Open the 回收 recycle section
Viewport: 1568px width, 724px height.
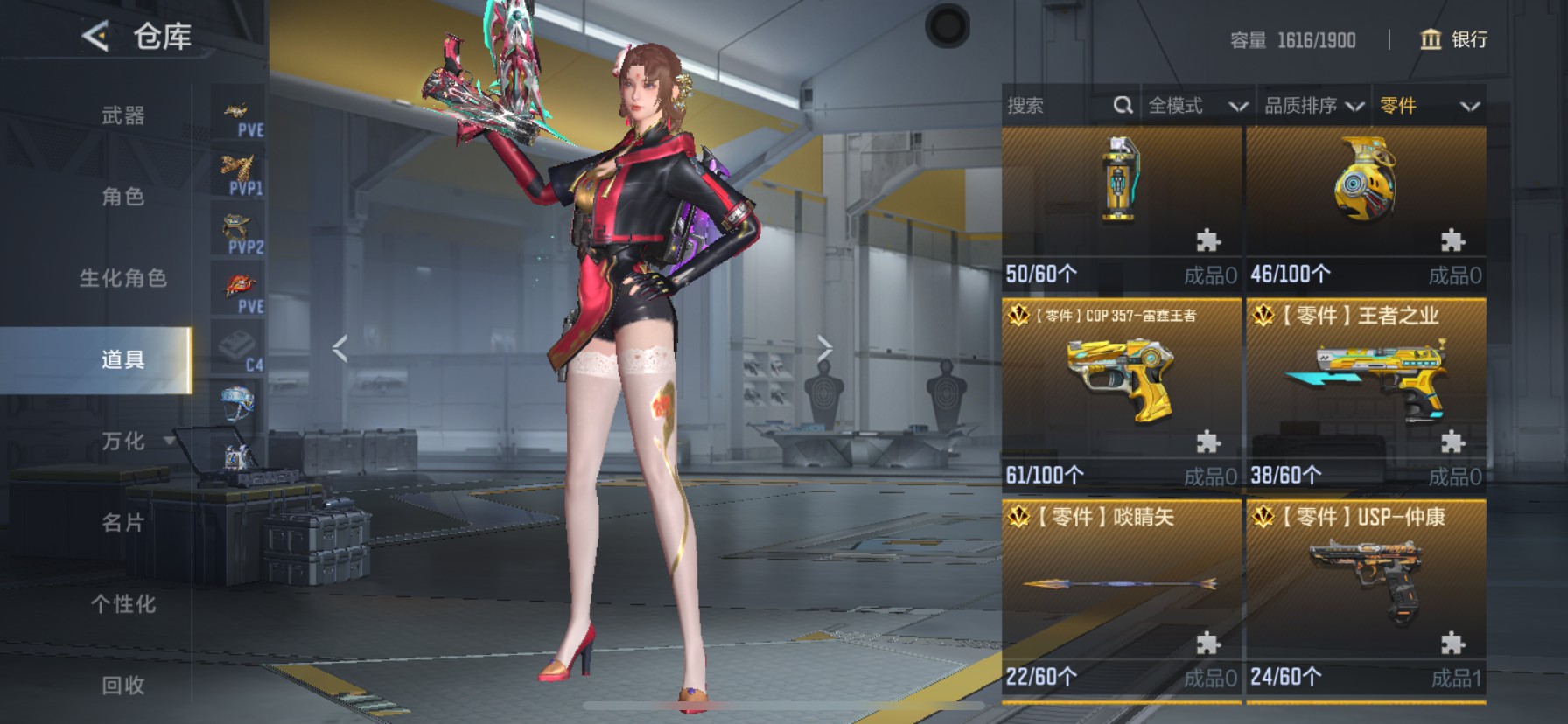coord(122,686)
